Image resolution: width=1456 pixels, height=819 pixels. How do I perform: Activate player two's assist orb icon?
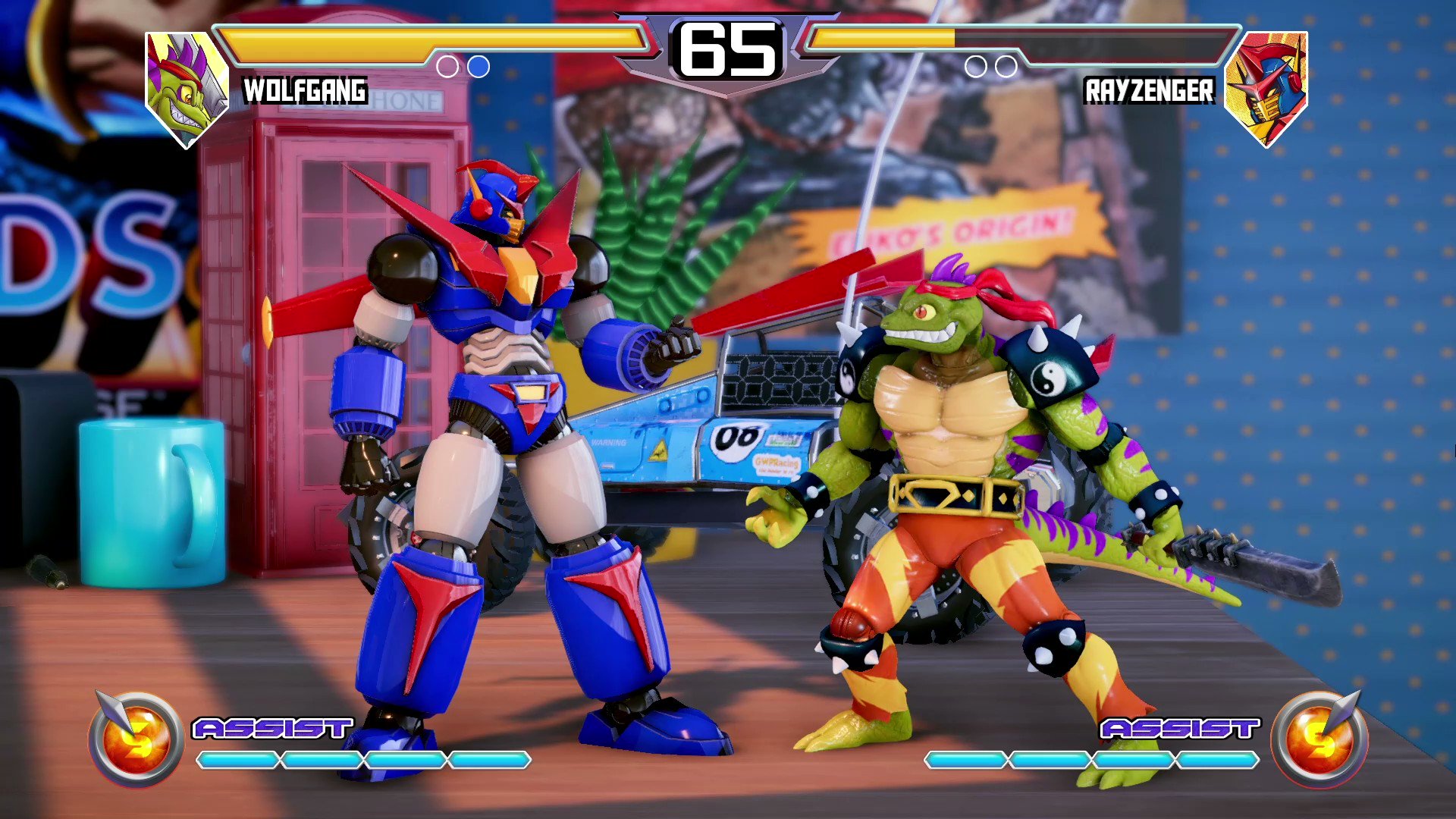(x=1319, y=739)
